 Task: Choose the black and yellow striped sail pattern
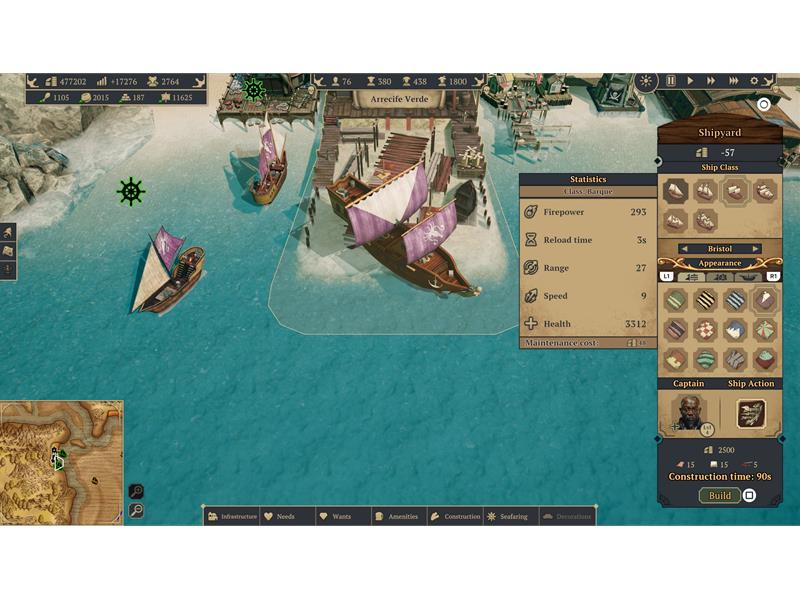pos(706,300)
